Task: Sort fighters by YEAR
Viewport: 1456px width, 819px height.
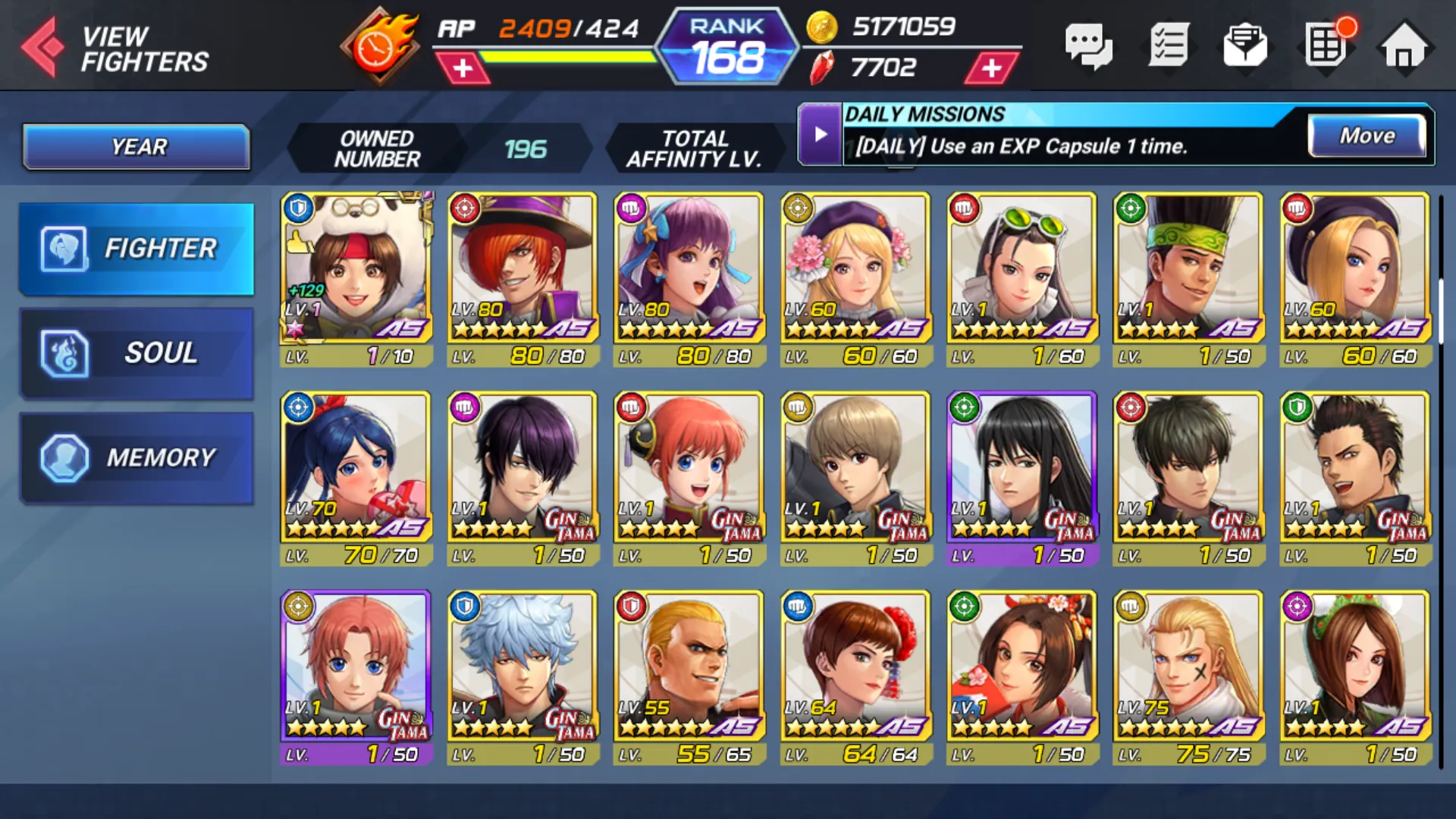Action: coord(136,146)
